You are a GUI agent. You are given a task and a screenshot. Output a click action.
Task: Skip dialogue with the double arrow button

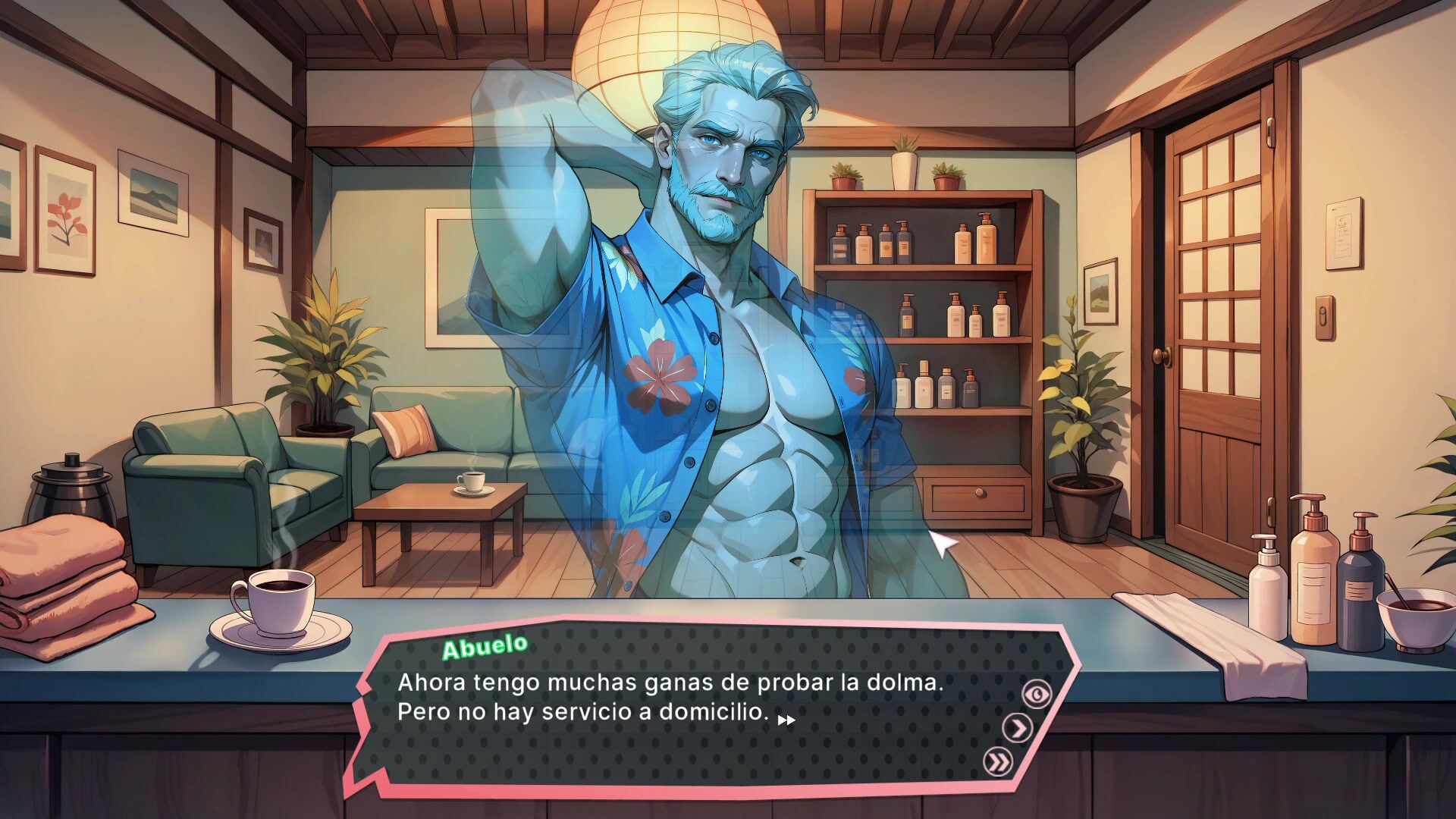(998, 761)
